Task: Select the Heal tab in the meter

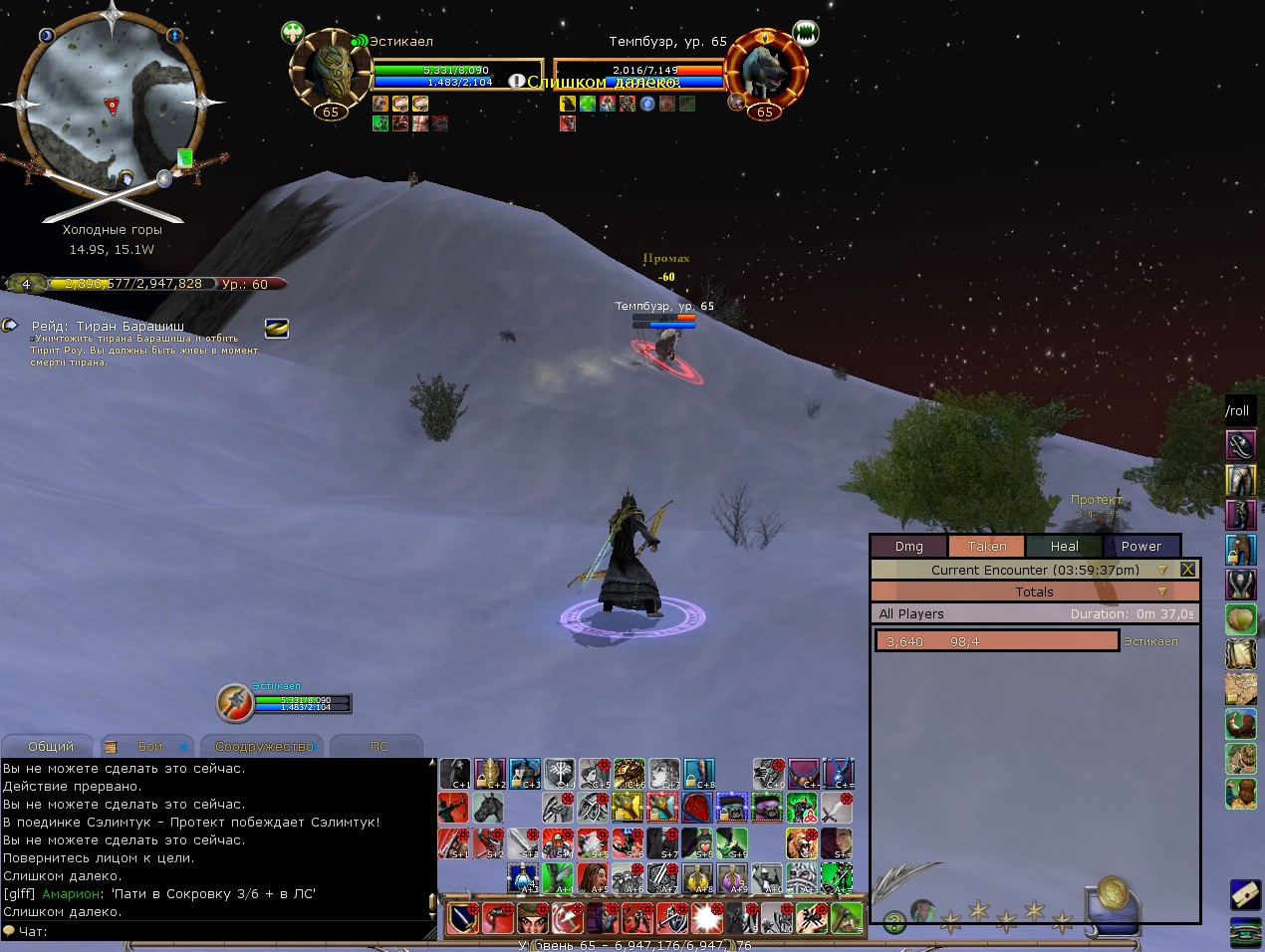Action: point(1064,546)
